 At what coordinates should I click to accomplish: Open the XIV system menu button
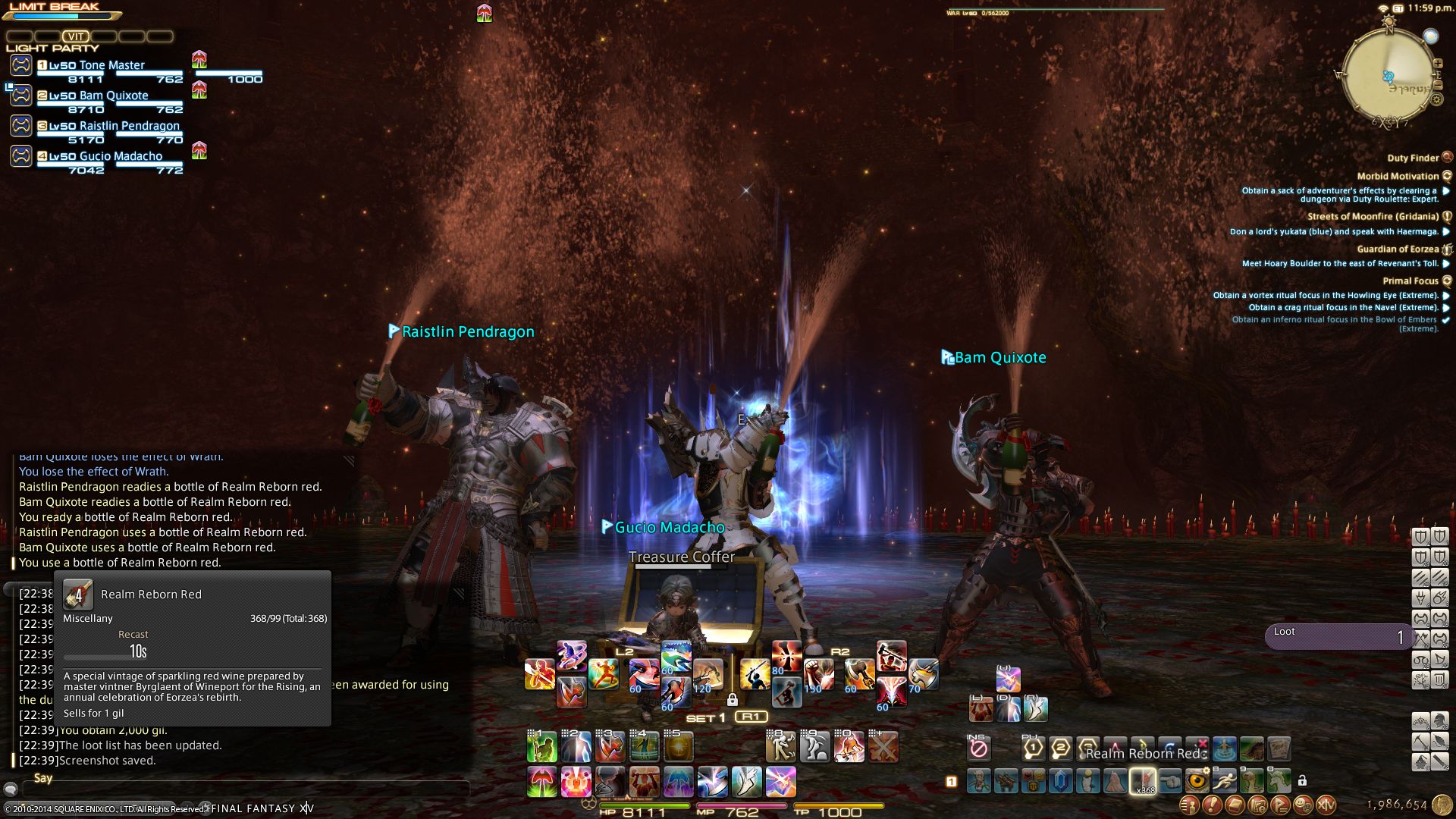pos(1326,804)
